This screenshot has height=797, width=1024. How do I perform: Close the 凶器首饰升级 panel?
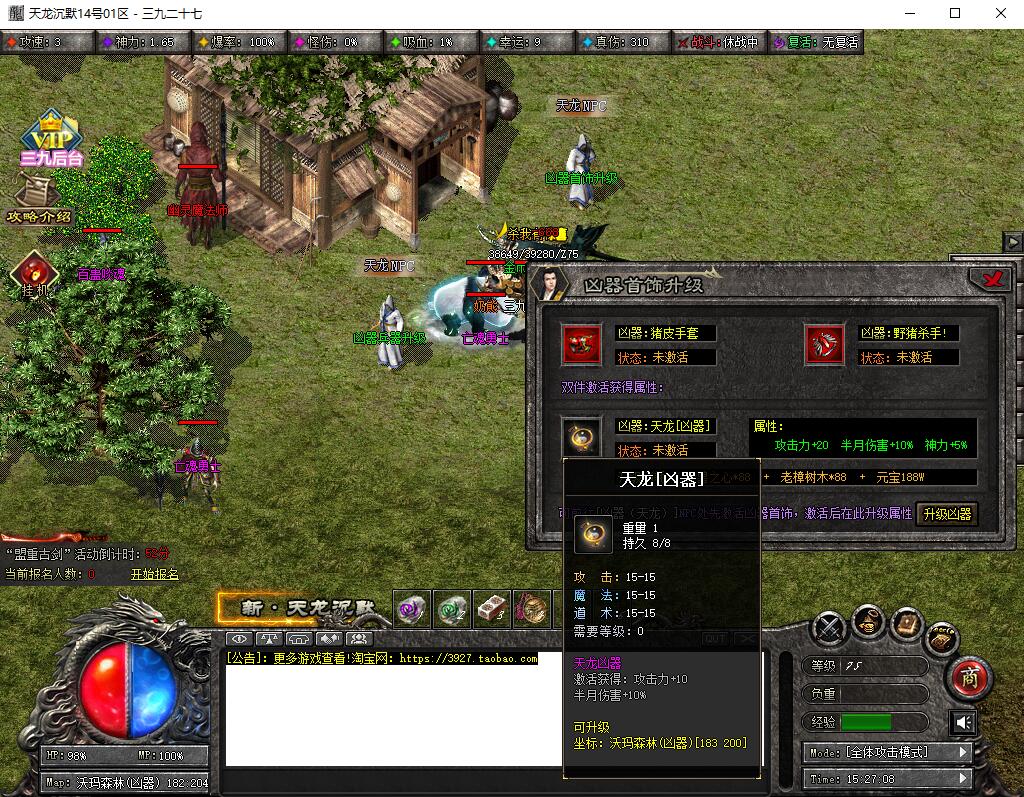click(x=993, y=280)
